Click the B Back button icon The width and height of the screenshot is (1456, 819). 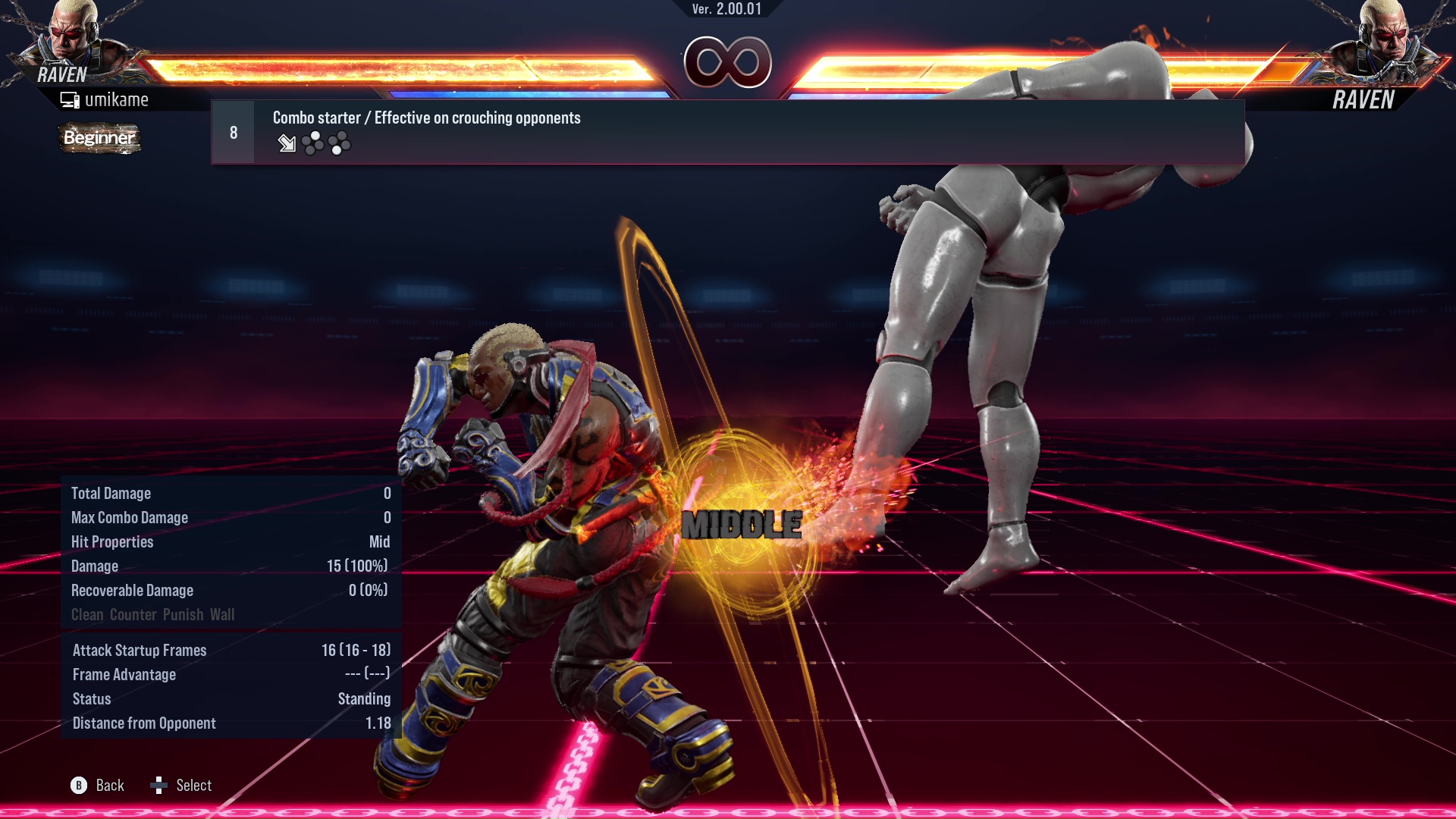pyautogui.click(x=78, y=786)
